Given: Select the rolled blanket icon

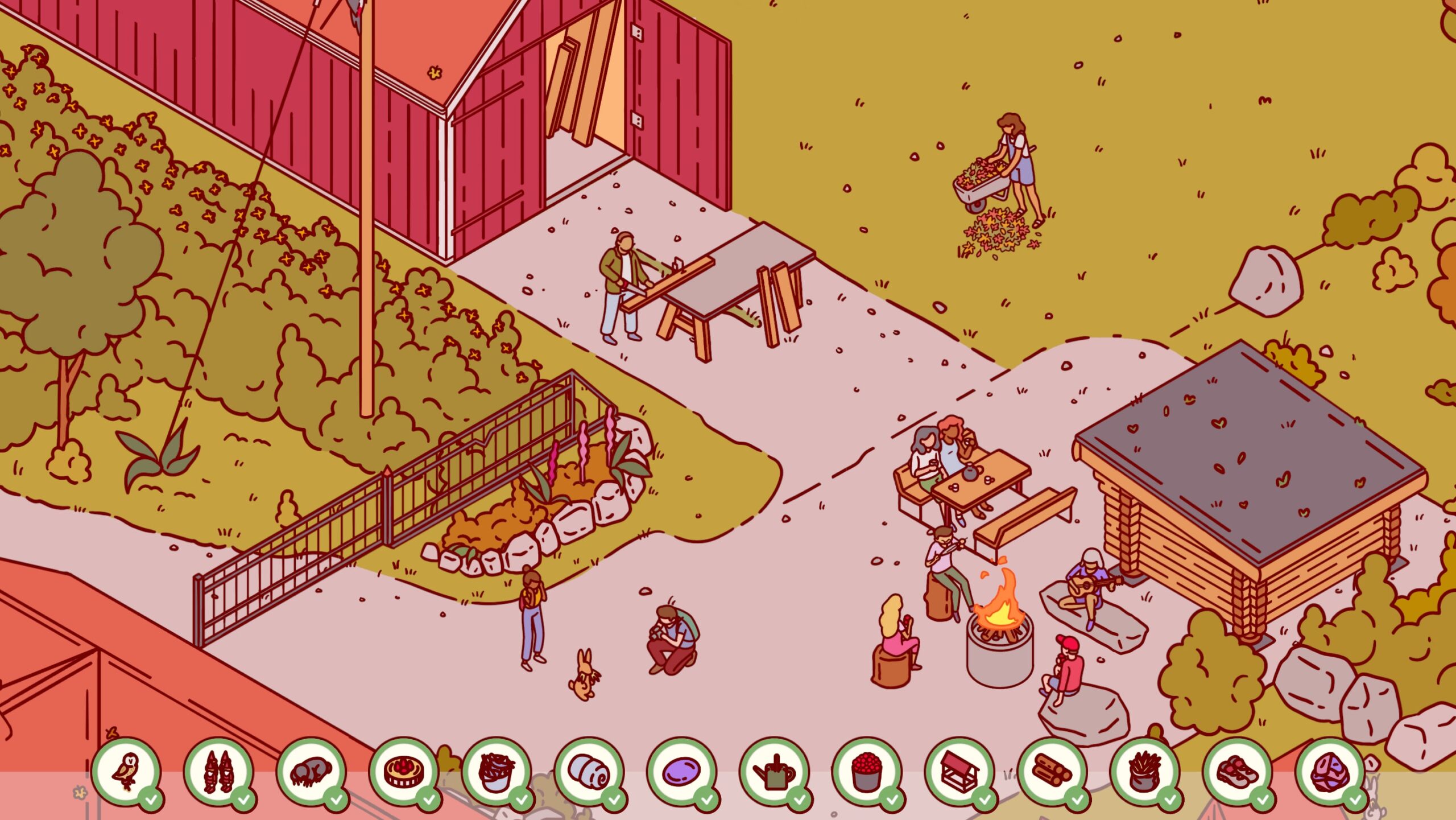Looking at the screenshot, I should coord(589,772).
